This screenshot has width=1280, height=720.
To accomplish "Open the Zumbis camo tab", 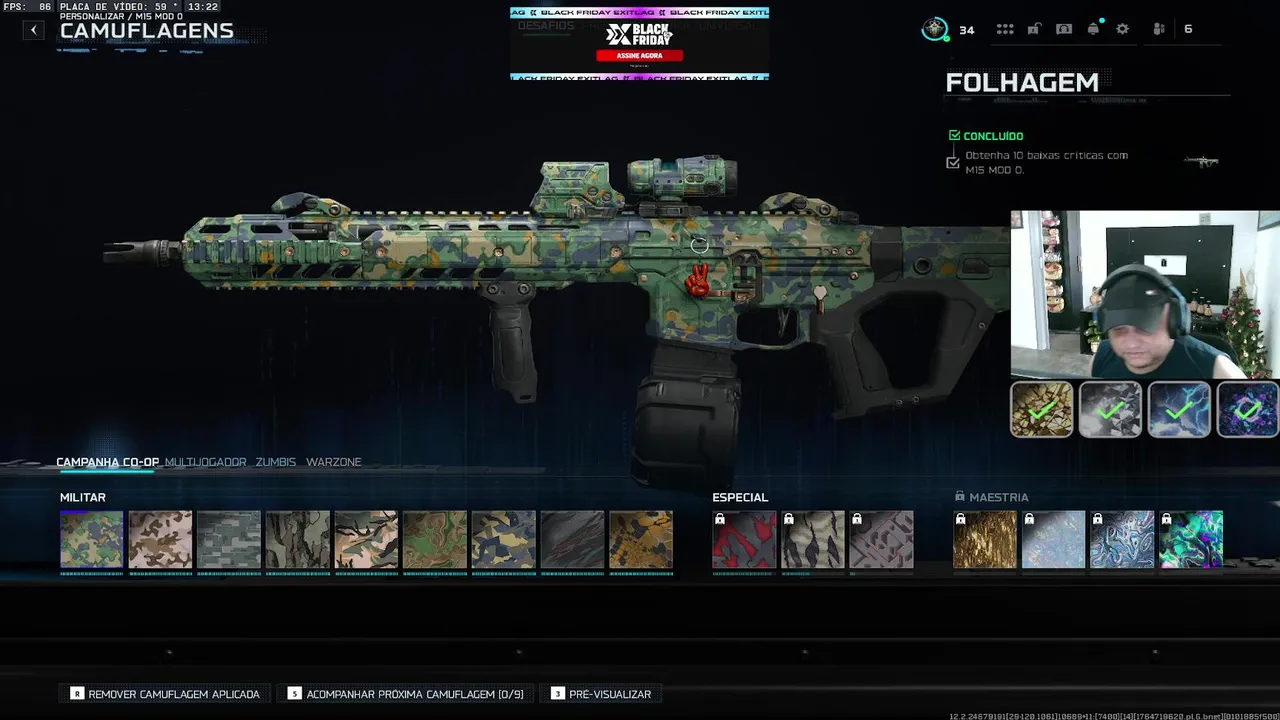I will (275, 462).
